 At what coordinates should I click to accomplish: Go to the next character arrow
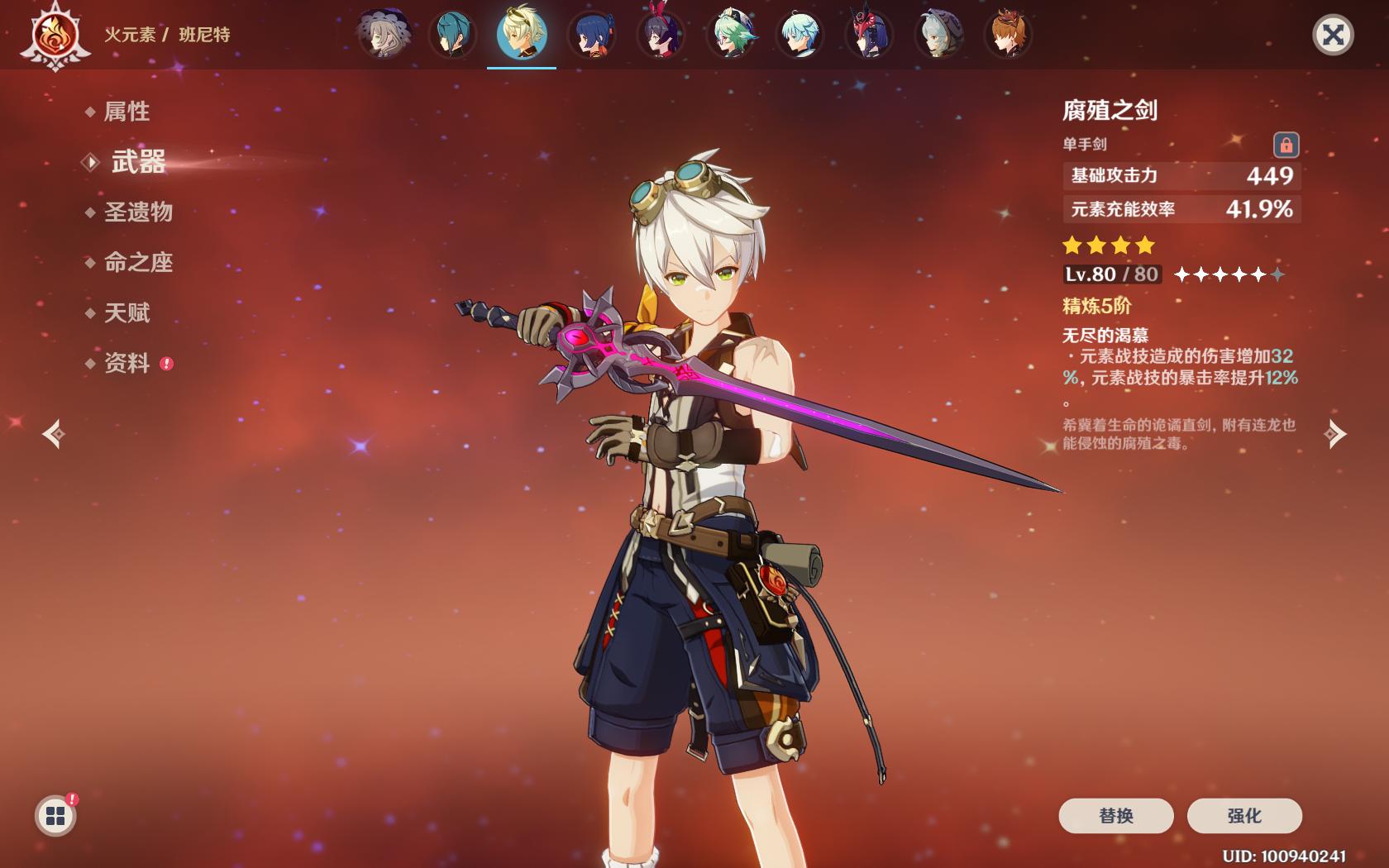[x=1334, y=434]
